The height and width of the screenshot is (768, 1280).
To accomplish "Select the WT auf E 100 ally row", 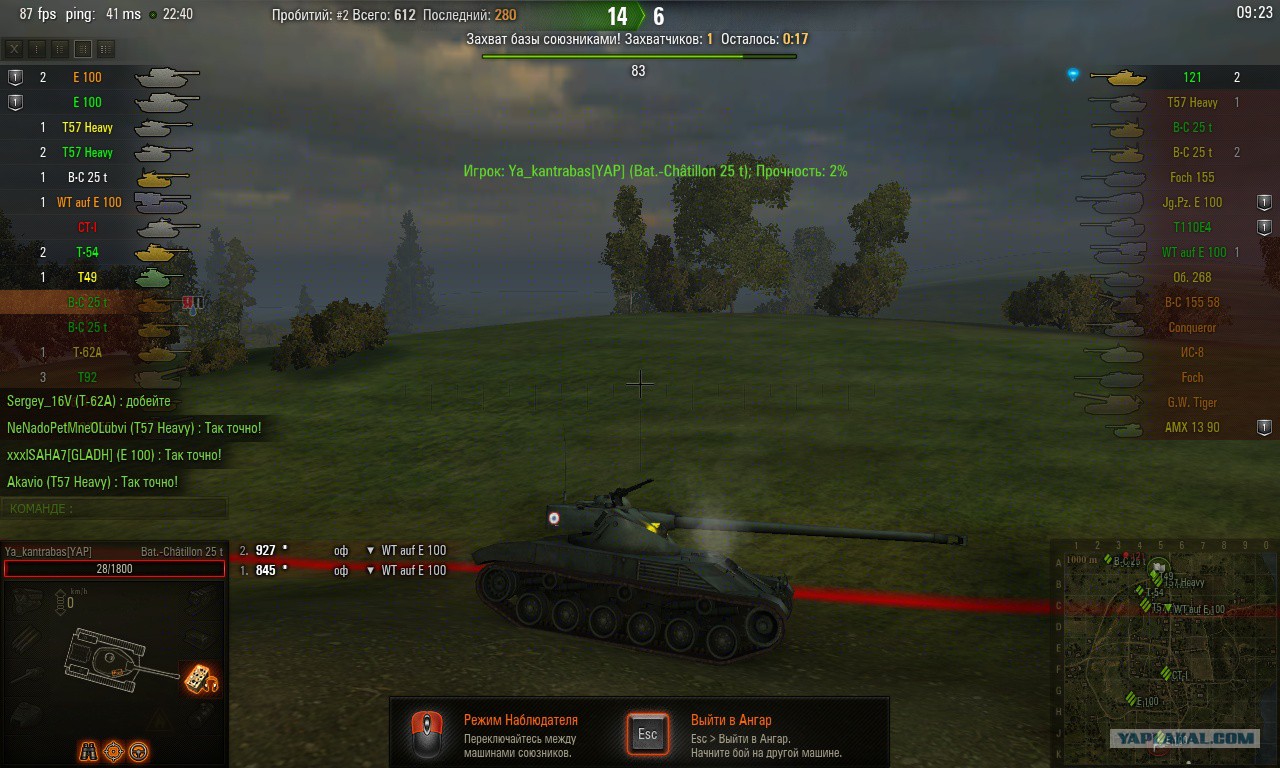I will click(90, 202).
